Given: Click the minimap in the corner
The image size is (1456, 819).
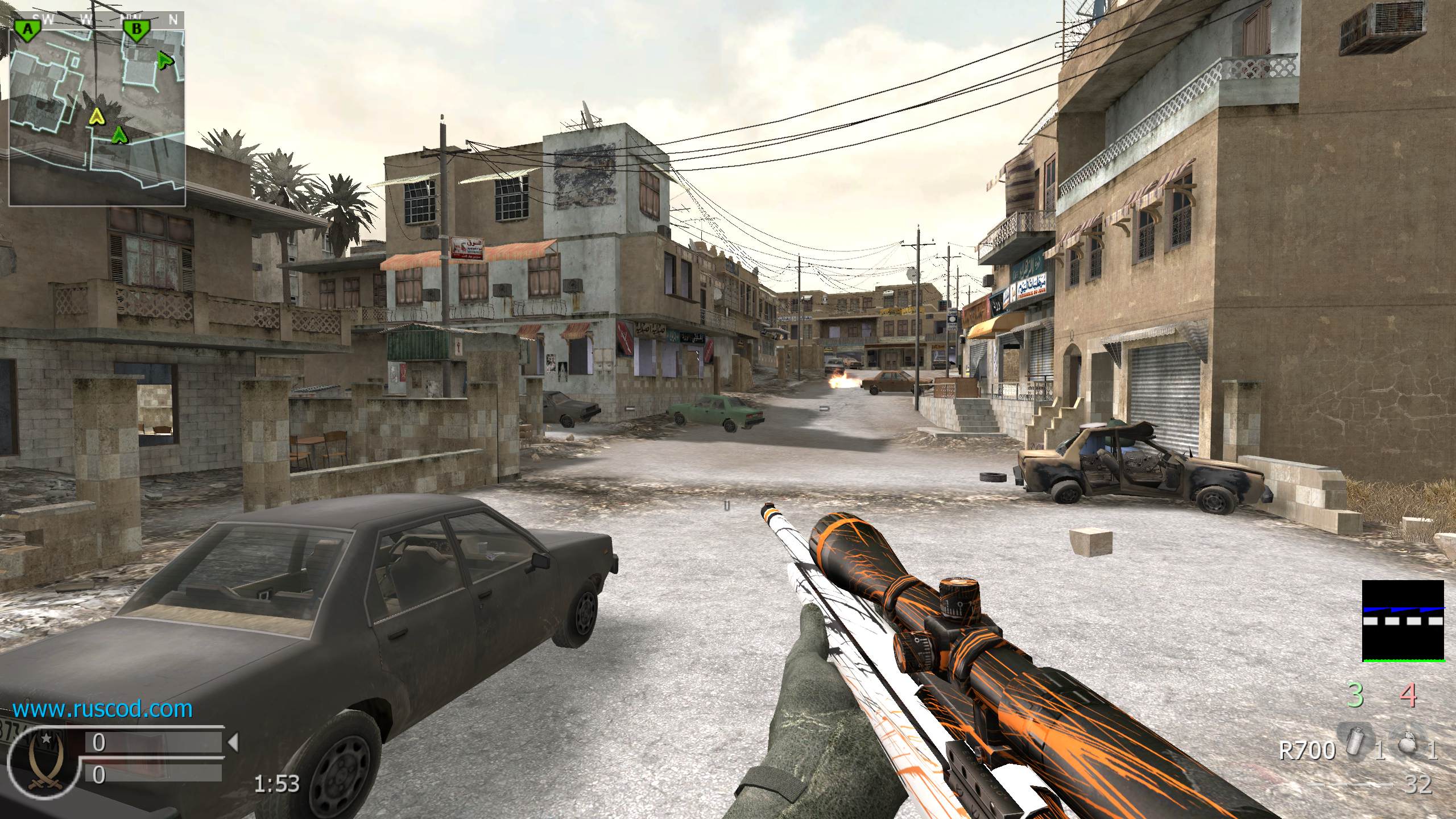Looking at the screenshot, I should click(x=97, y=109).
